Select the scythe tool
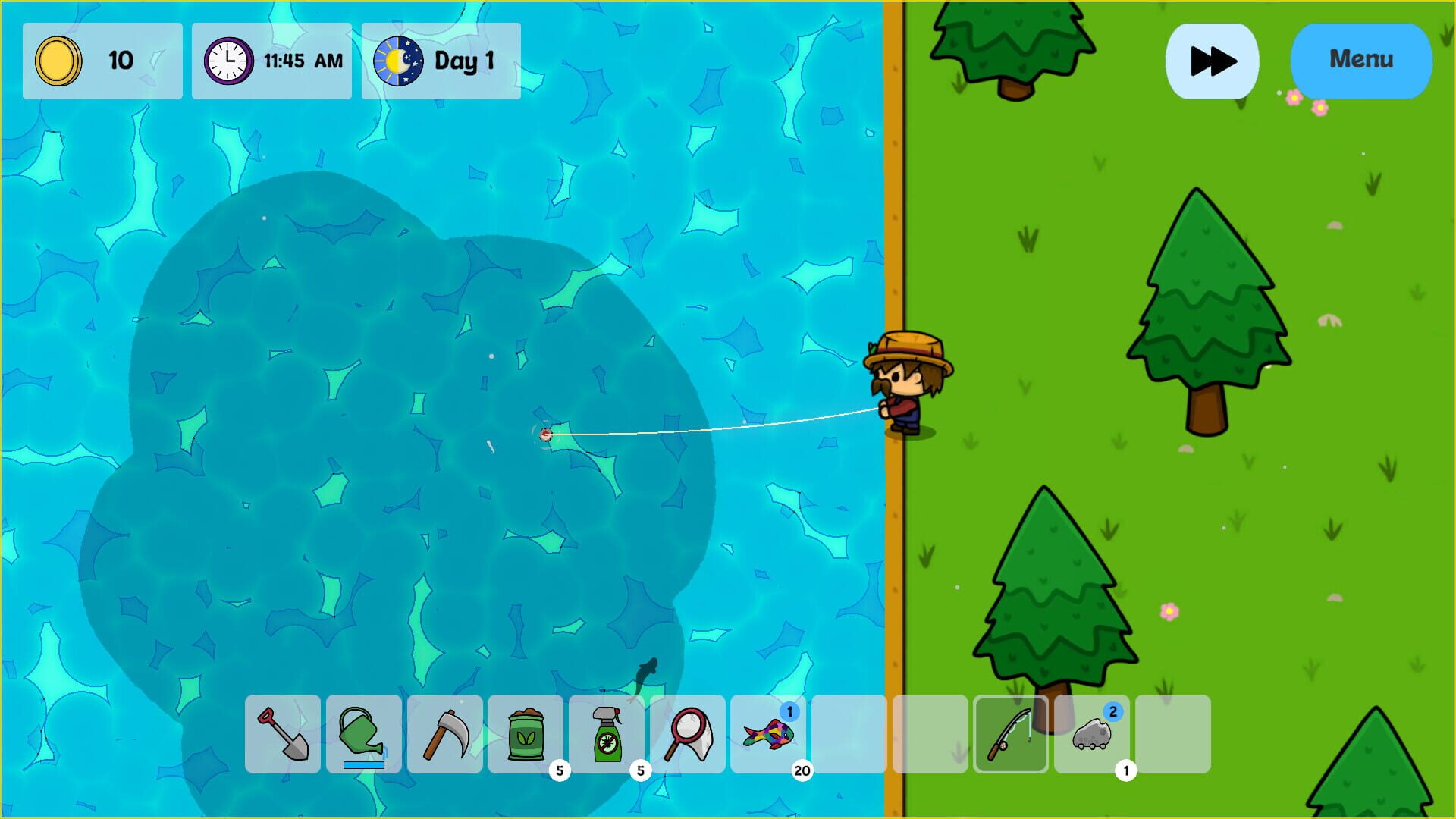 444,736
